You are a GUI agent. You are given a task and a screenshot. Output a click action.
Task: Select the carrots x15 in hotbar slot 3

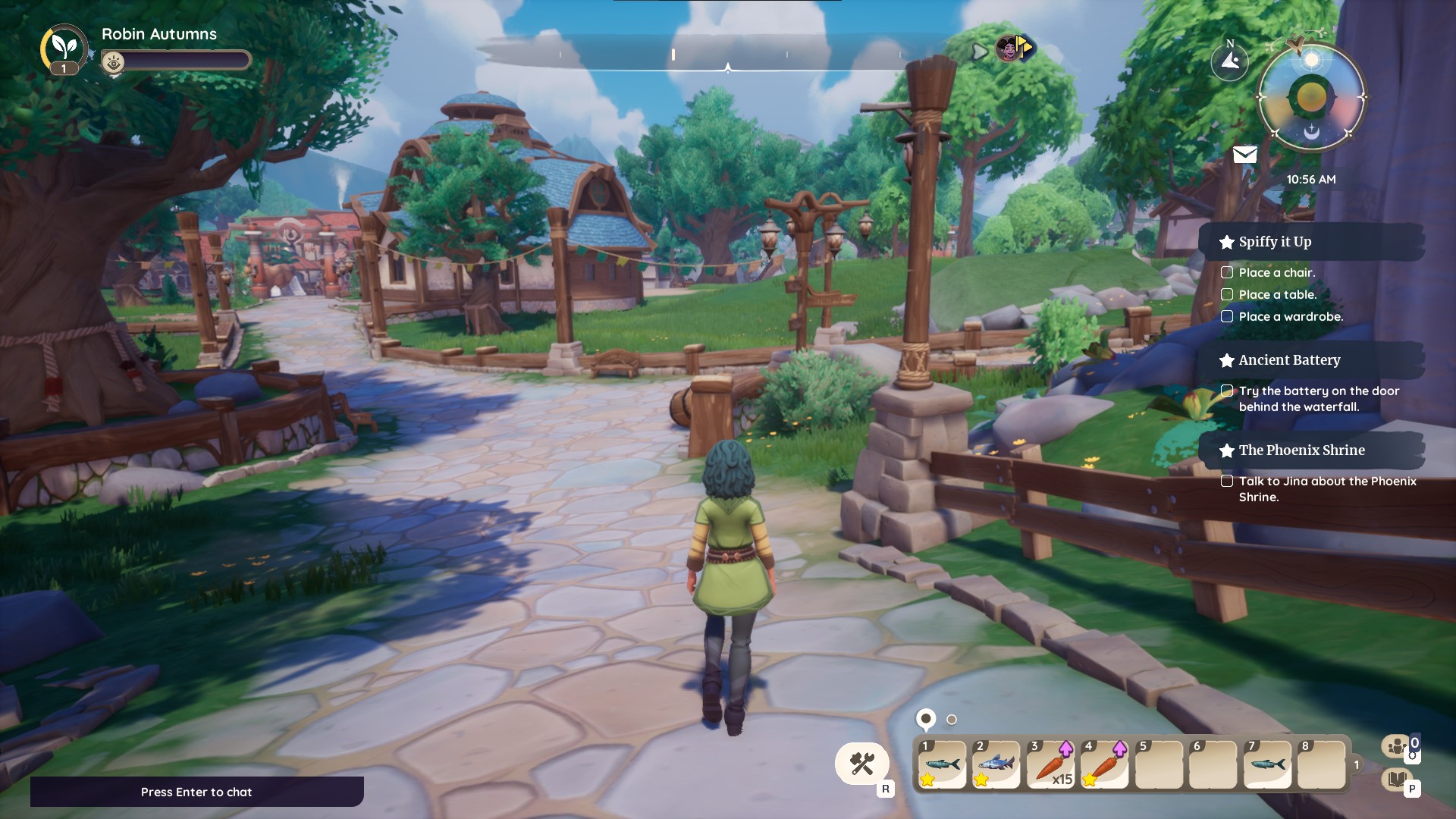(x=1052, y=764)
